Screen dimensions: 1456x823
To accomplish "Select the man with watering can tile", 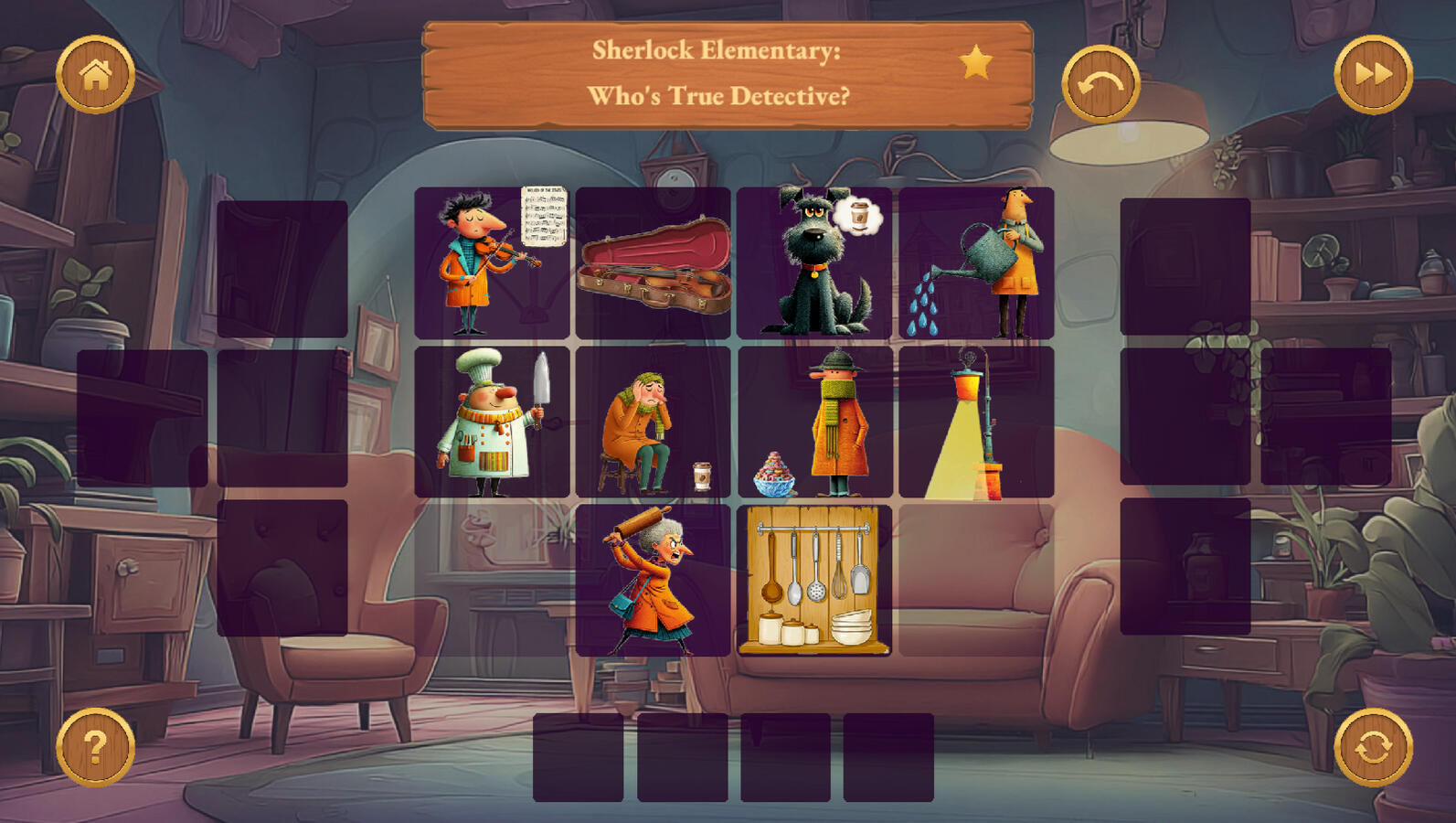I will (x=976, y=263).
